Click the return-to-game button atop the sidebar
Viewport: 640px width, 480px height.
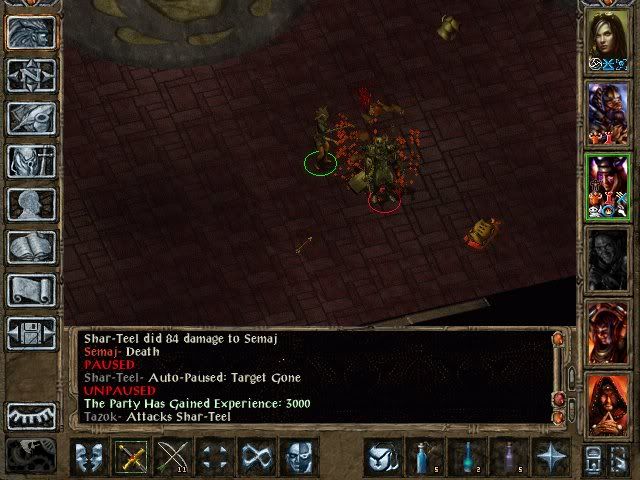[x=31, y=33]
